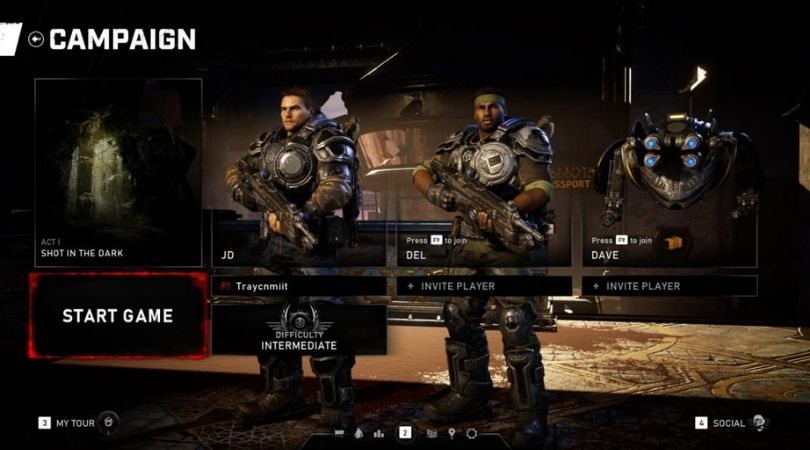
Task: Select the map pin icon in bottom bar
Action: [x=452, y=433]
